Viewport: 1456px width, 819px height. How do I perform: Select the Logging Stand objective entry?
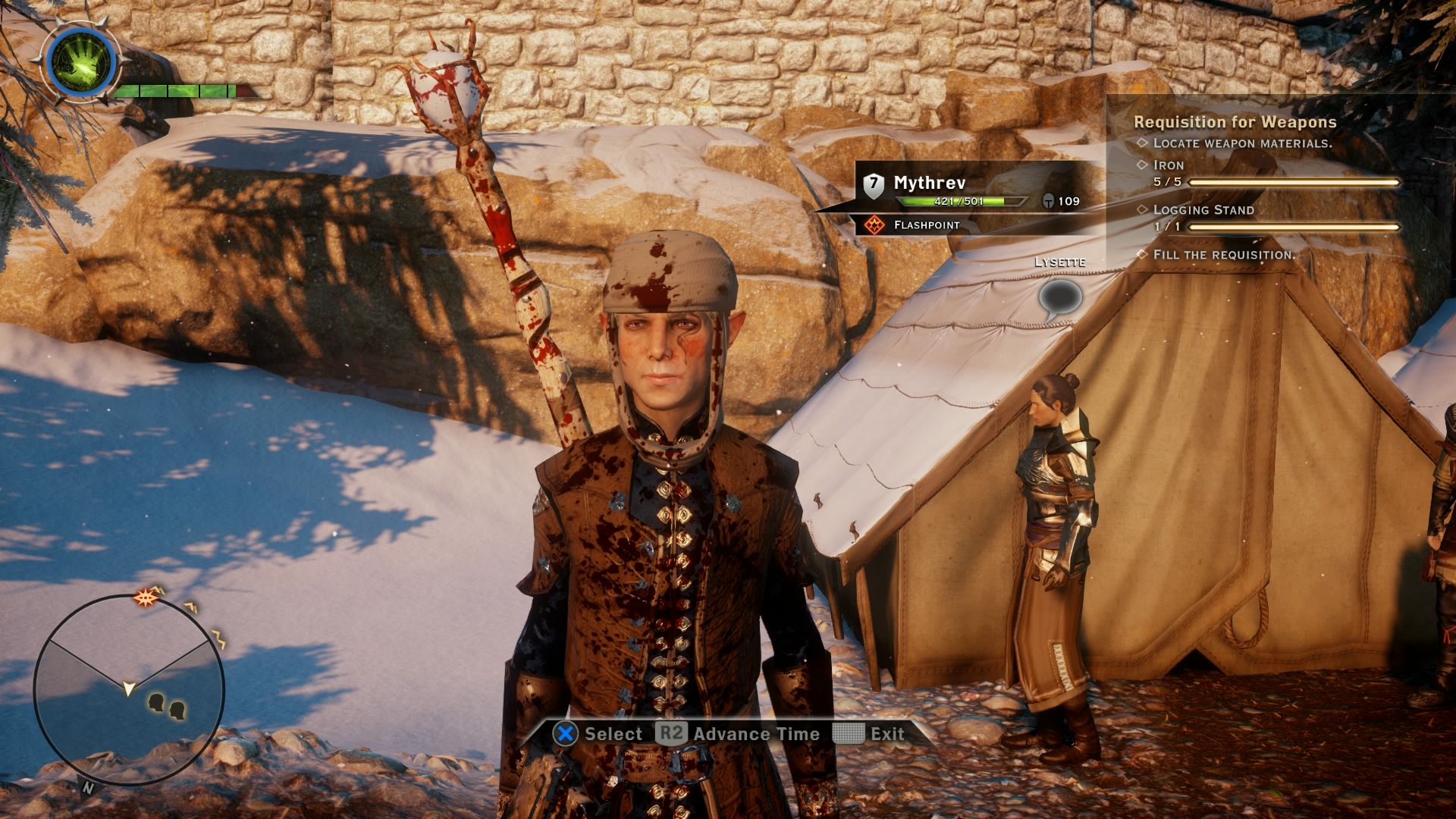pos(1203,210)
